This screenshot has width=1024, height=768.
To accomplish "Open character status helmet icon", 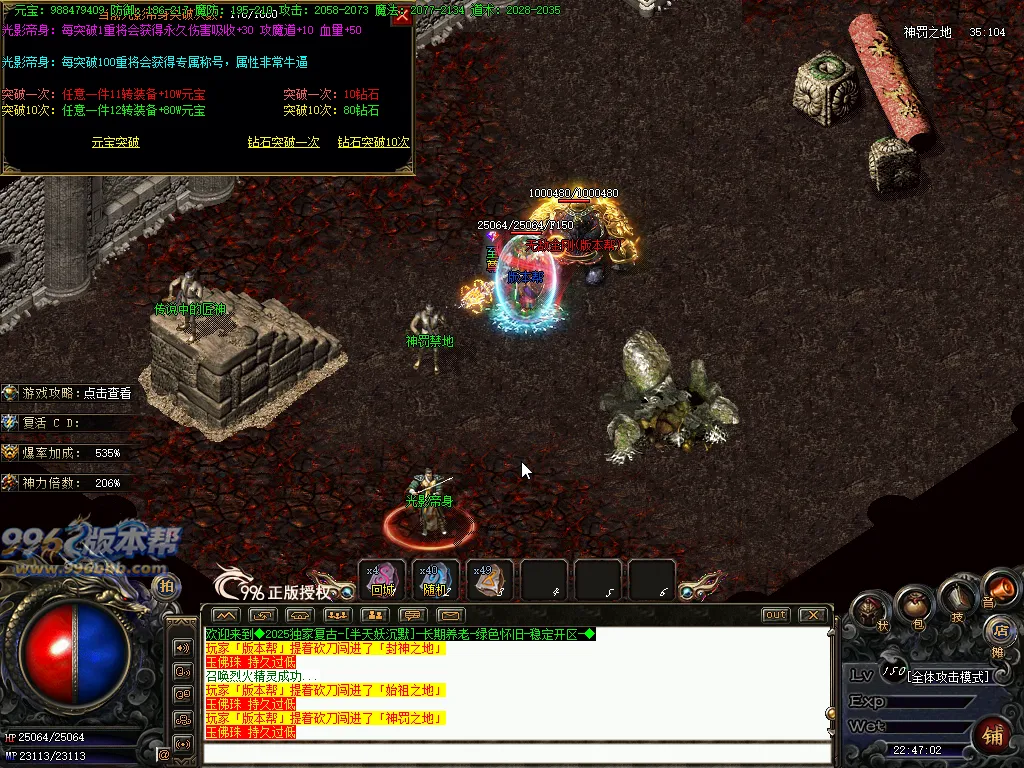I will coord(871,611).
